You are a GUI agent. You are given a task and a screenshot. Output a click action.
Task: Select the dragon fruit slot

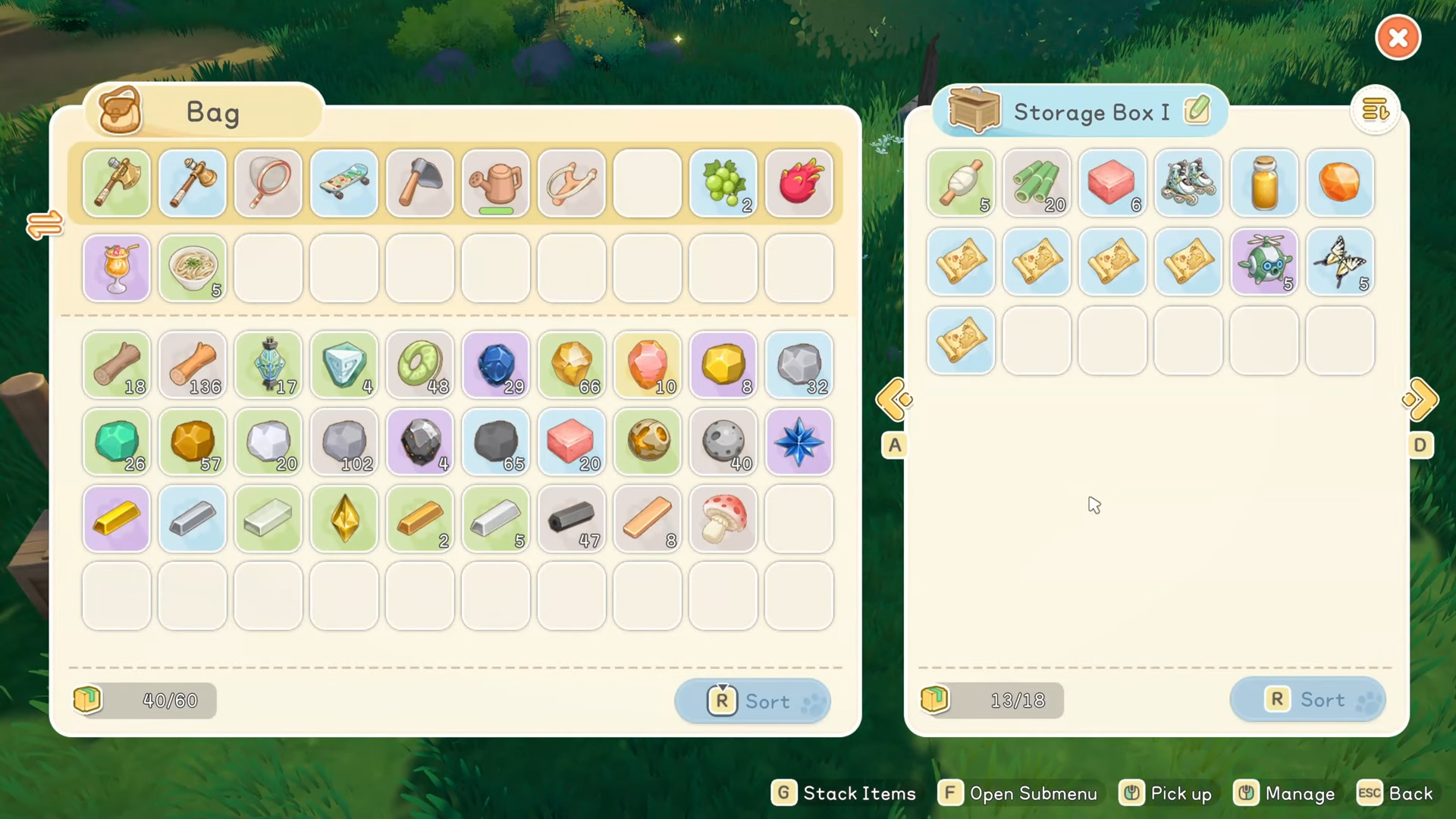[799, 184]
